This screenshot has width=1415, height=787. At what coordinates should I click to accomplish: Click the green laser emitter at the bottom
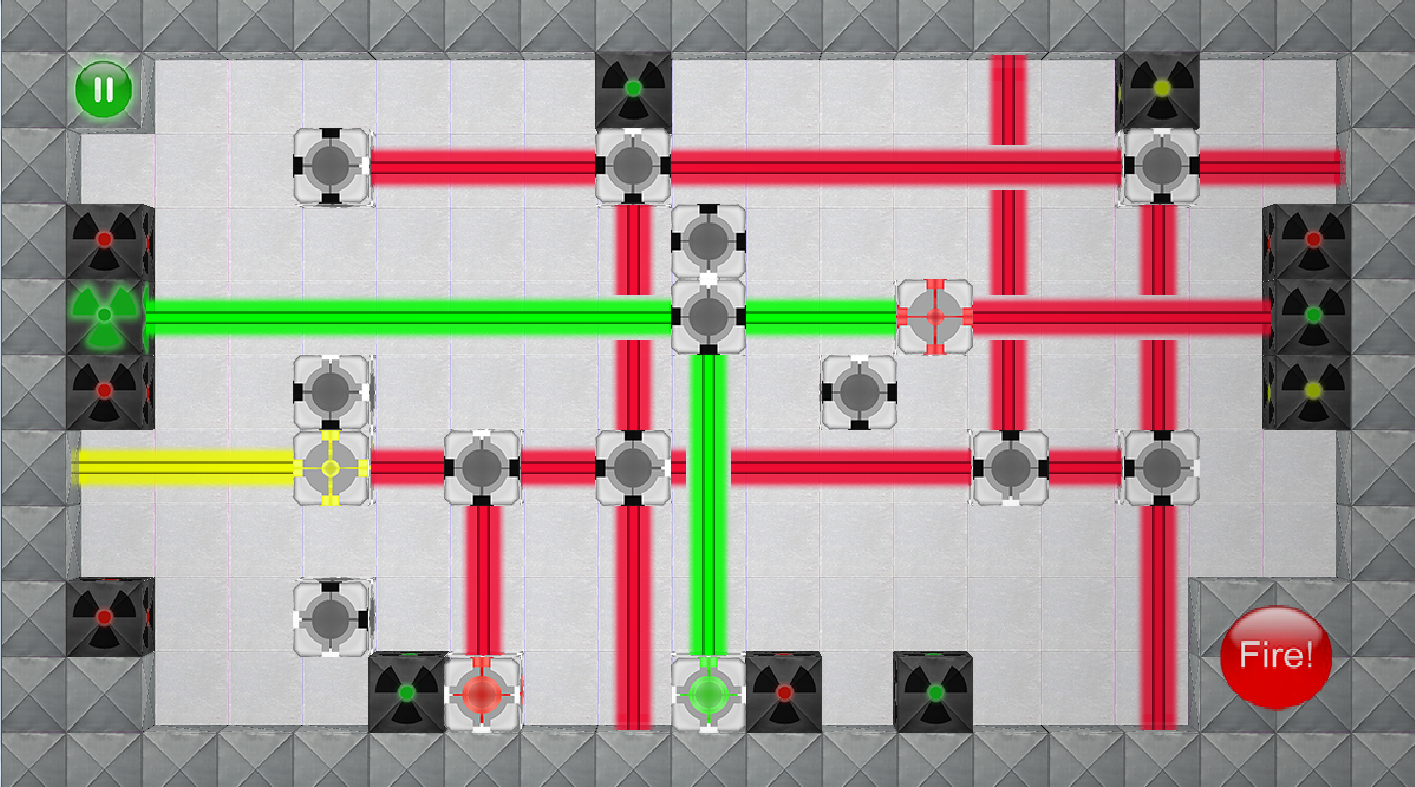709,692
